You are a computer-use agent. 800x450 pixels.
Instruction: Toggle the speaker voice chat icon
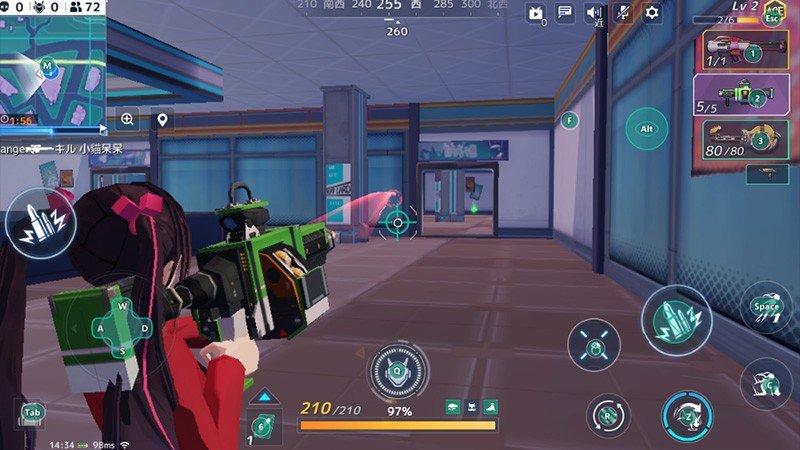594,13
